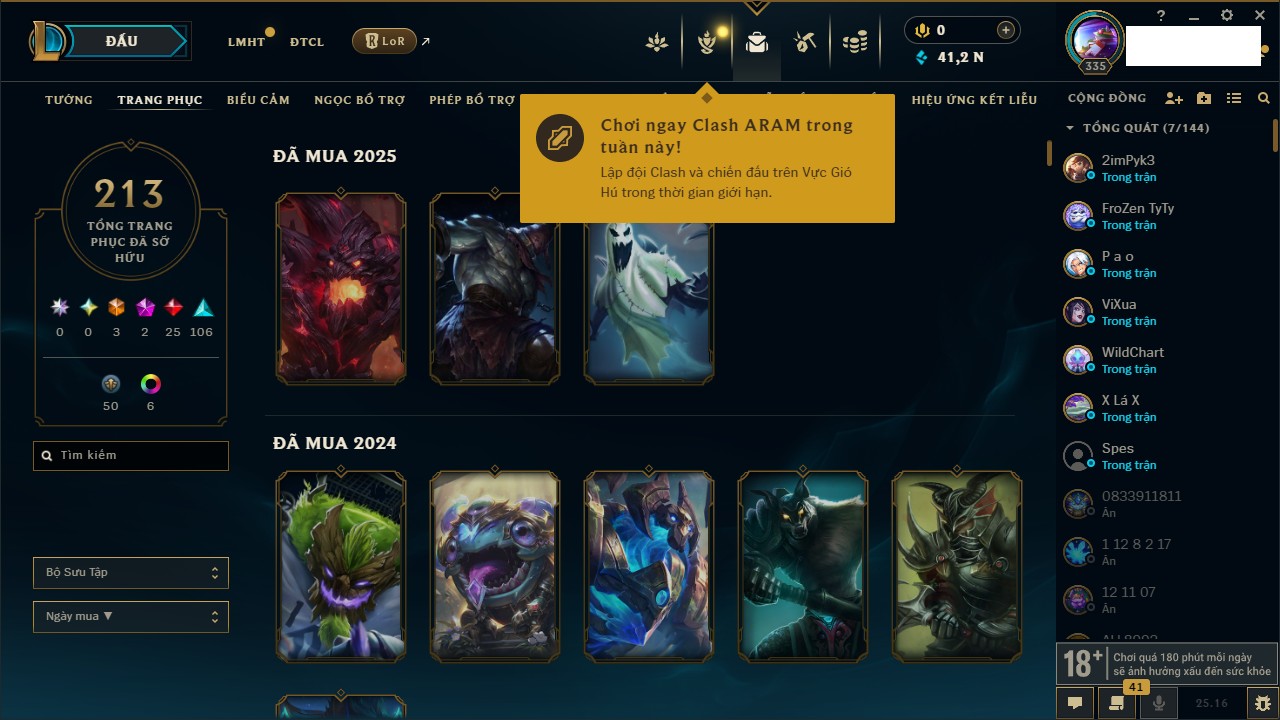
Task: Switch to the TƯỚNG tab
Action: click(x=69, y=100)
